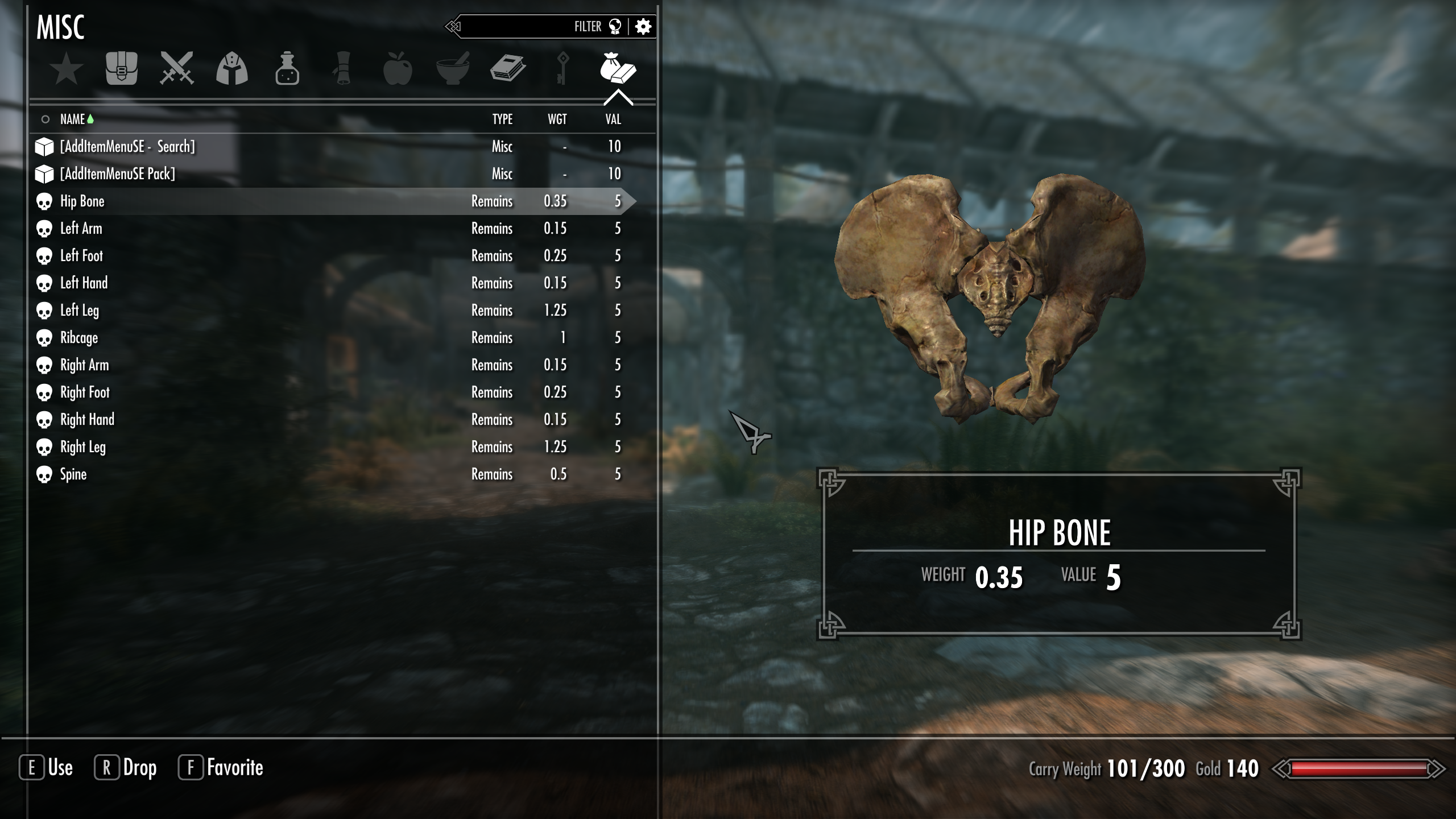Select the Keys category icon

tap(563, 69)
